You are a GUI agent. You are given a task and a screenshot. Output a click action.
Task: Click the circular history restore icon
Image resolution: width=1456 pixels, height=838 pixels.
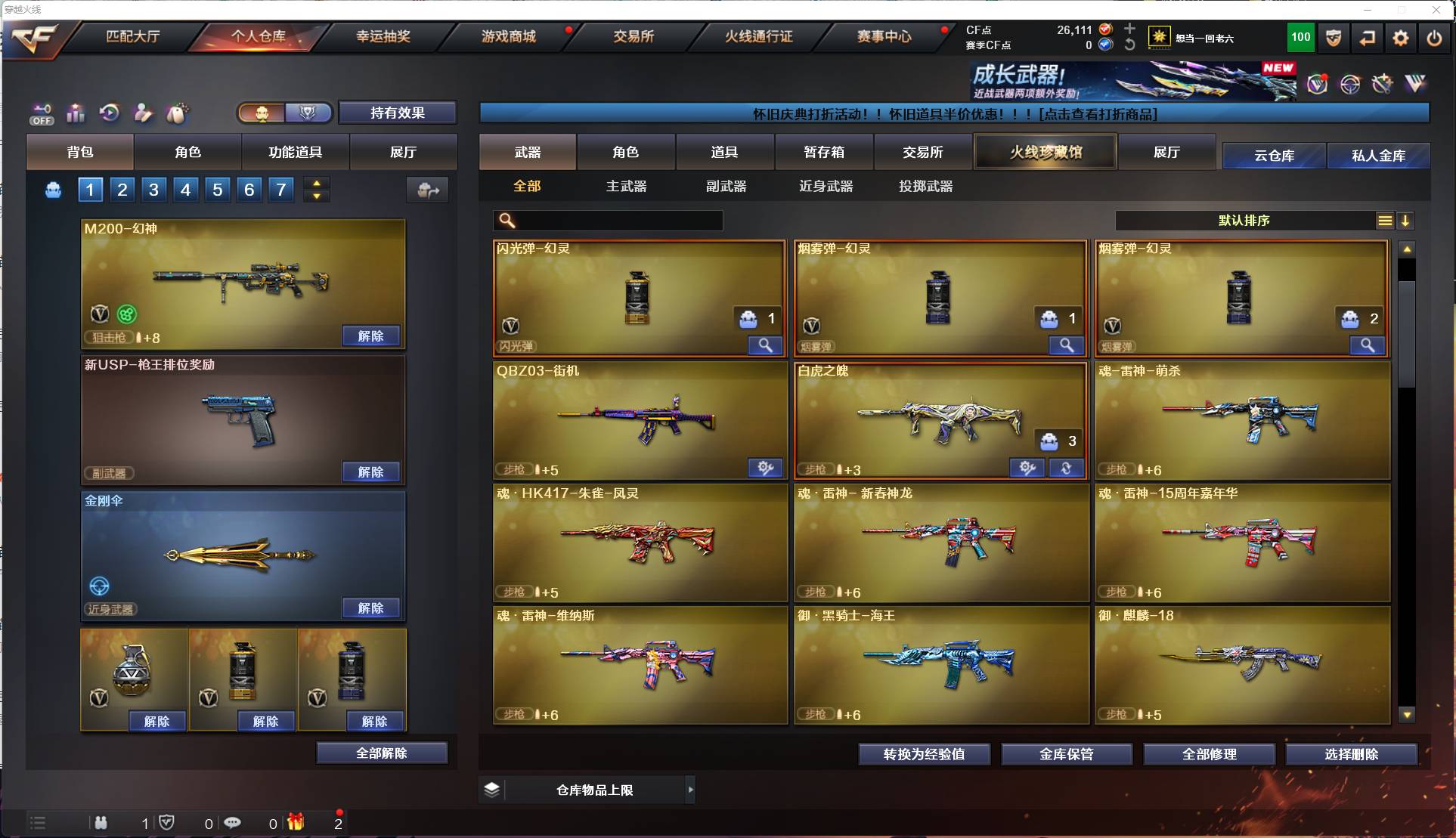pos(110,113)
